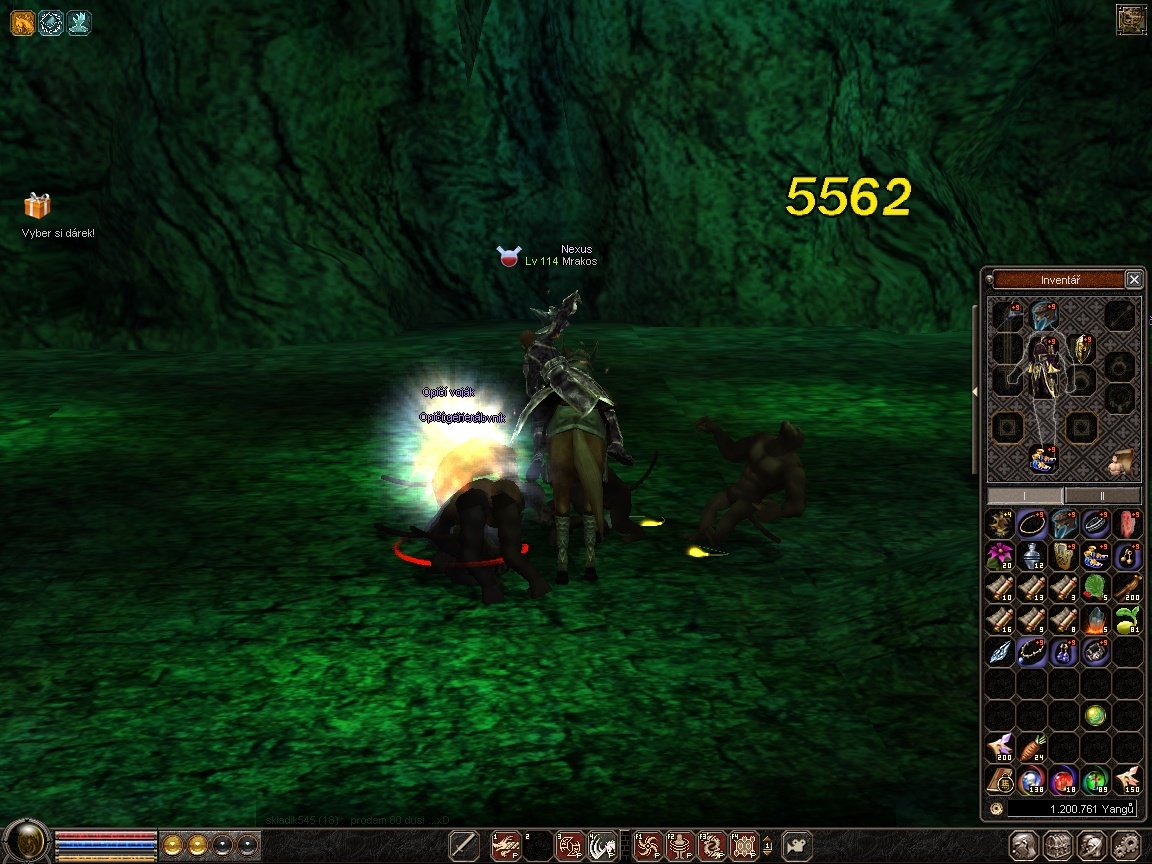Activate the F4 turtle-shell skill

[x=743, y=846]
